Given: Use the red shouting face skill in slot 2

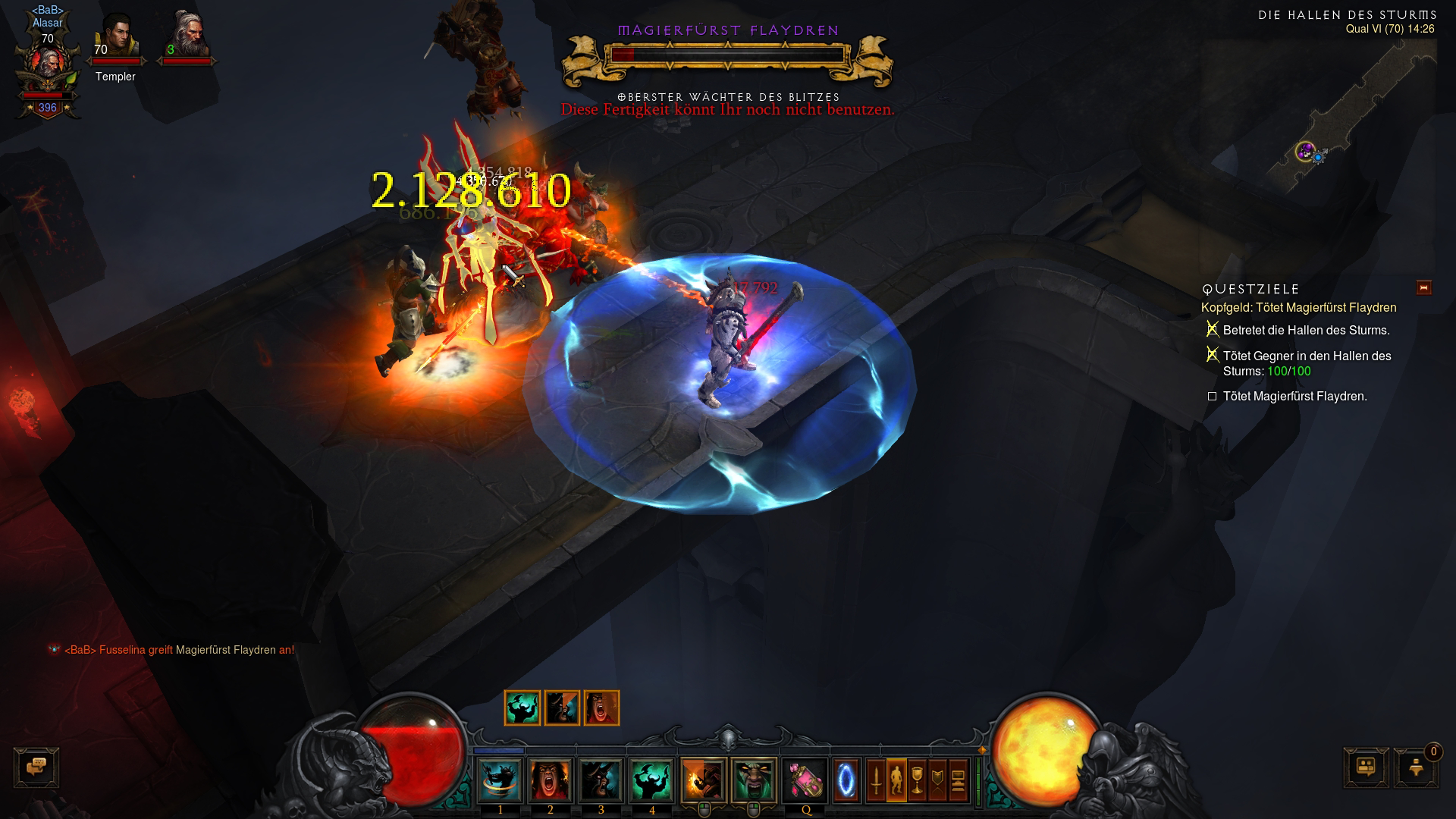Looking at the screenshot, I should coord(551,780).
